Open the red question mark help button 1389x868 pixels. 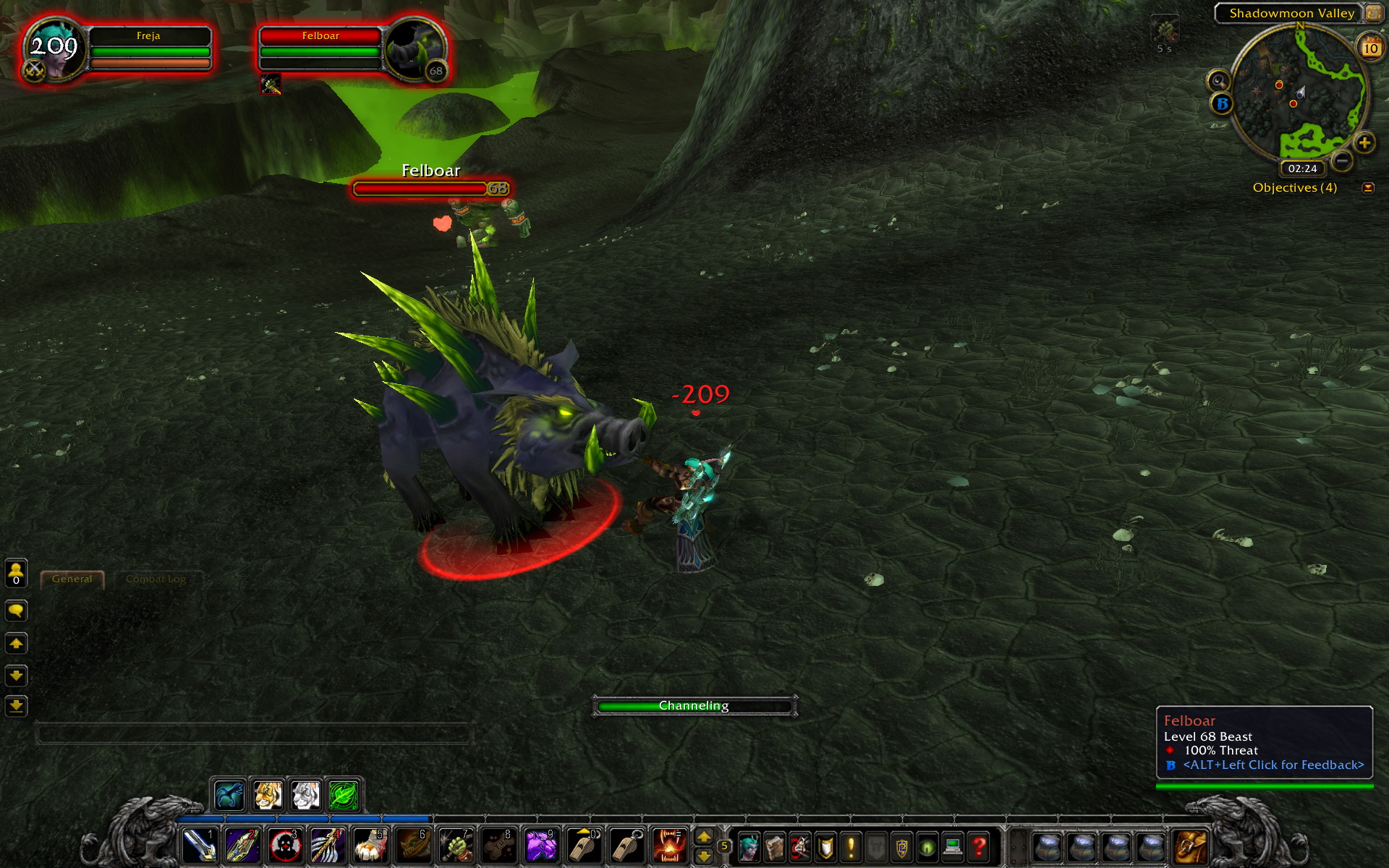(979, 846)
